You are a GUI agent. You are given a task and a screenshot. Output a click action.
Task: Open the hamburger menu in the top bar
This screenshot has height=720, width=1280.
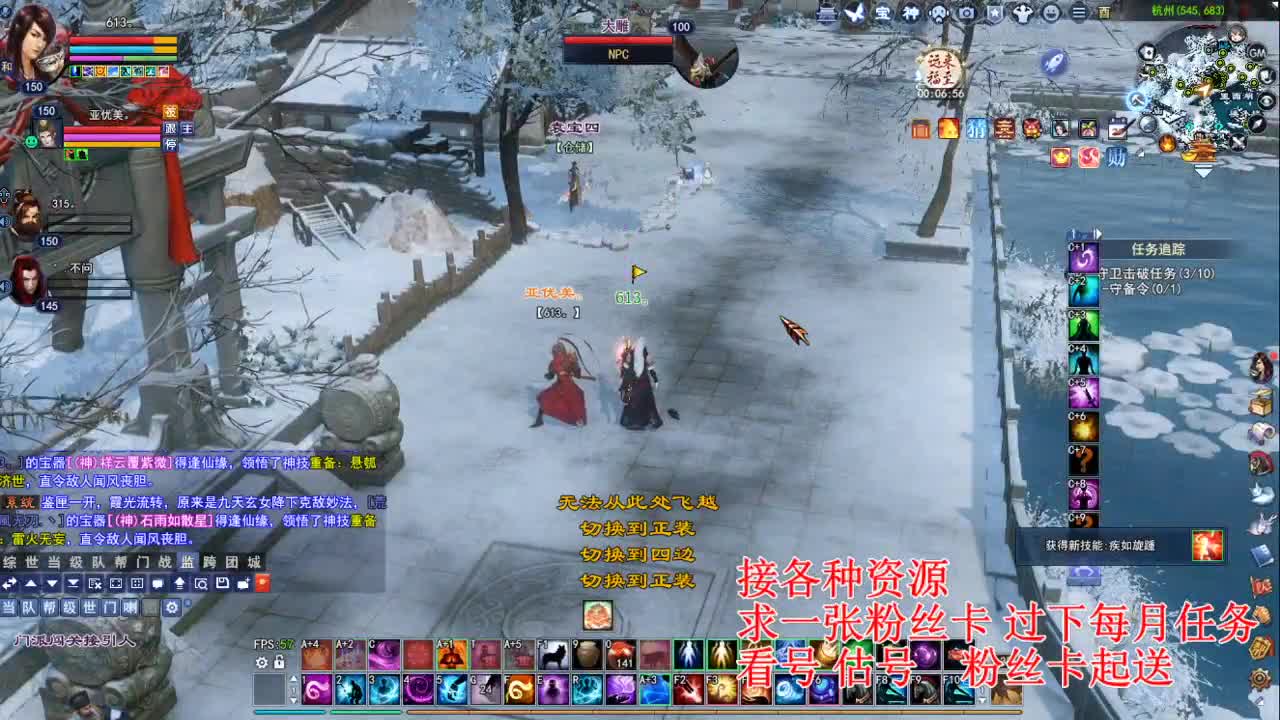[x=1078, y=13]
